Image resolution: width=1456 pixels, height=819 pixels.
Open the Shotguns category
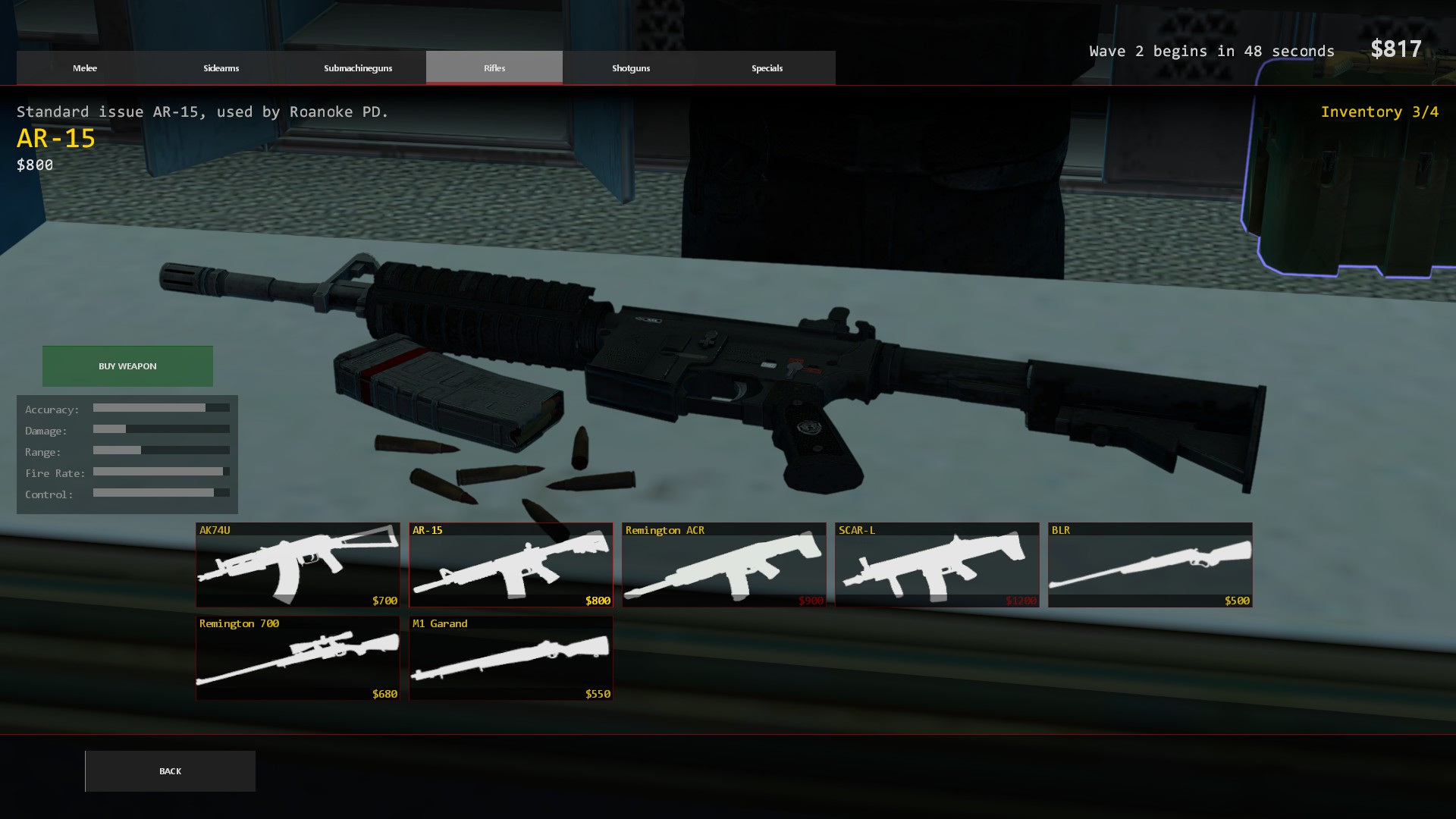(631, 67)
